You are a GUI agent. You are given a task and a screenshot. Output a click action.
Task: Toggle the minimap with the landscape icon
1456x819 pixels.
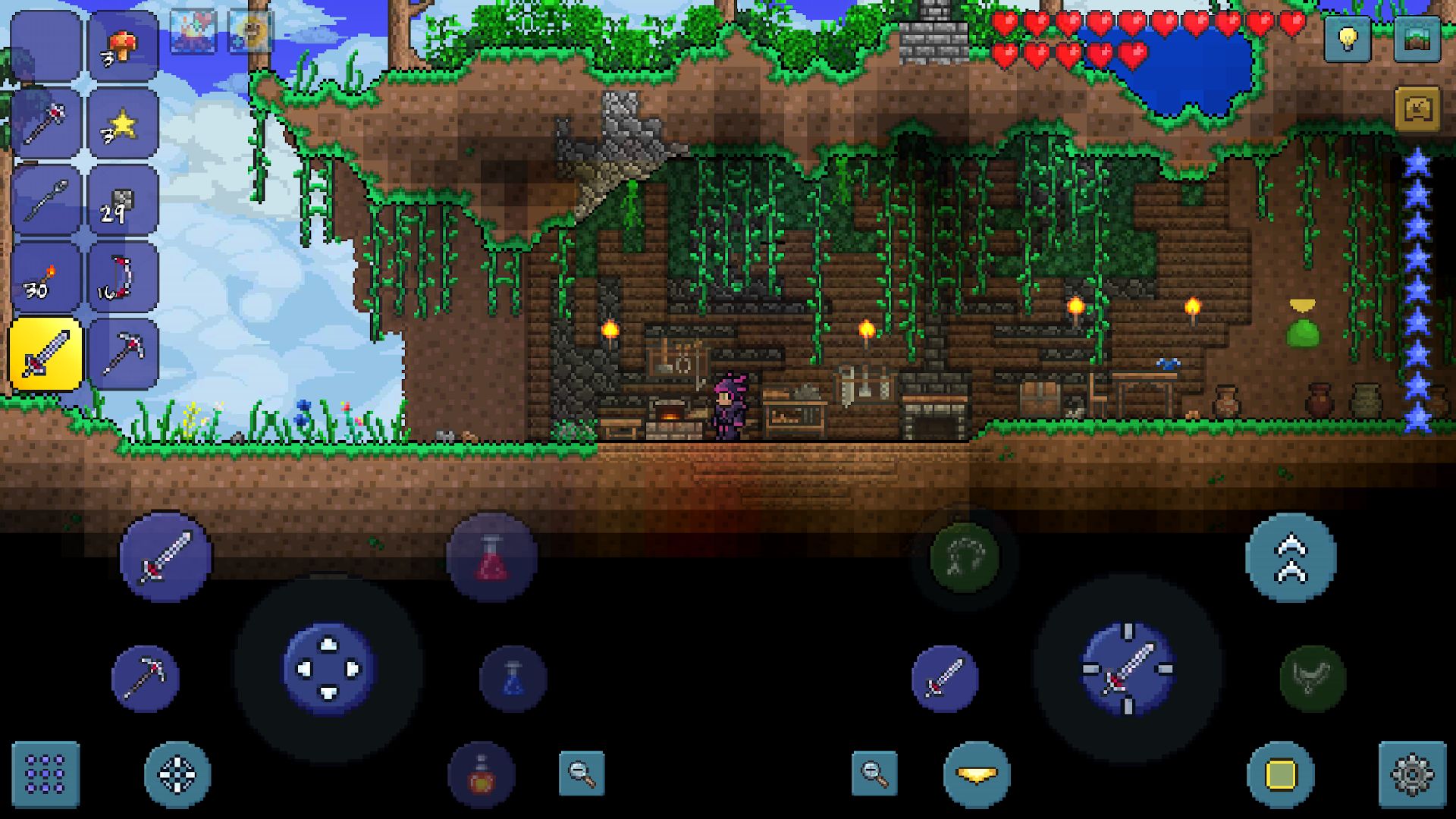tap(1417, 36)
